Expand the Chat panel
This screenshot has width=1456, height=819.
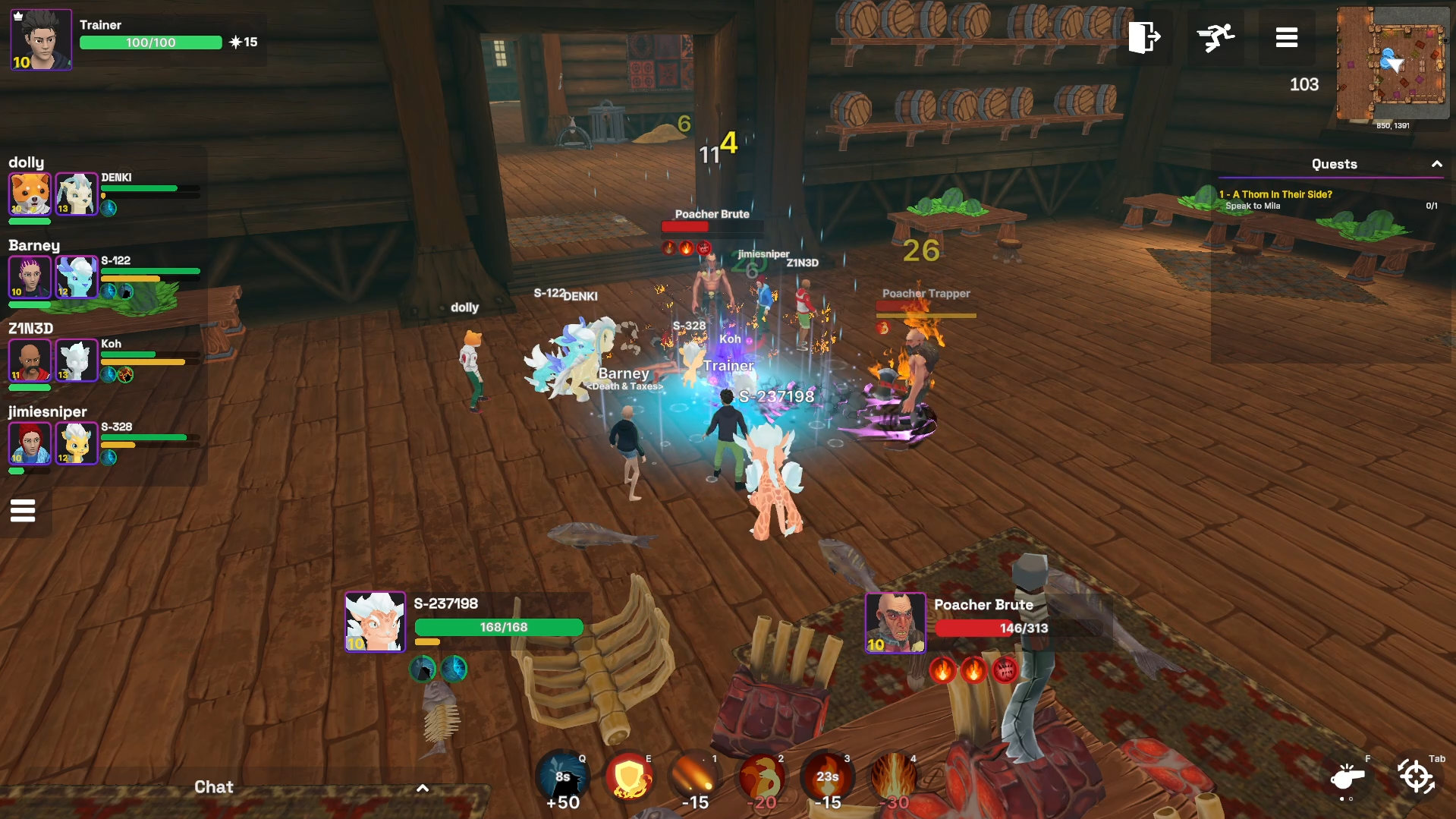(423, 788)
